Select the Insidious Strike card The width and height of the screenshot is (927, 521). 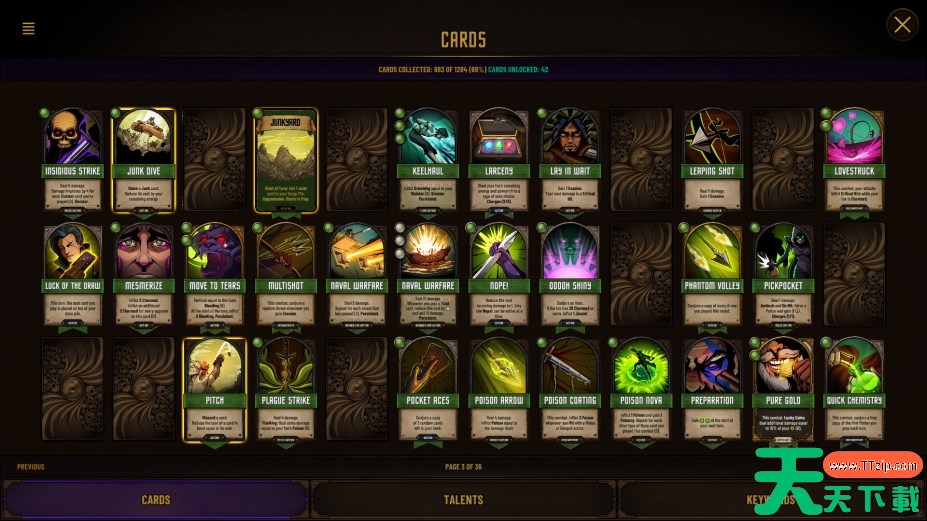point(73,160)
